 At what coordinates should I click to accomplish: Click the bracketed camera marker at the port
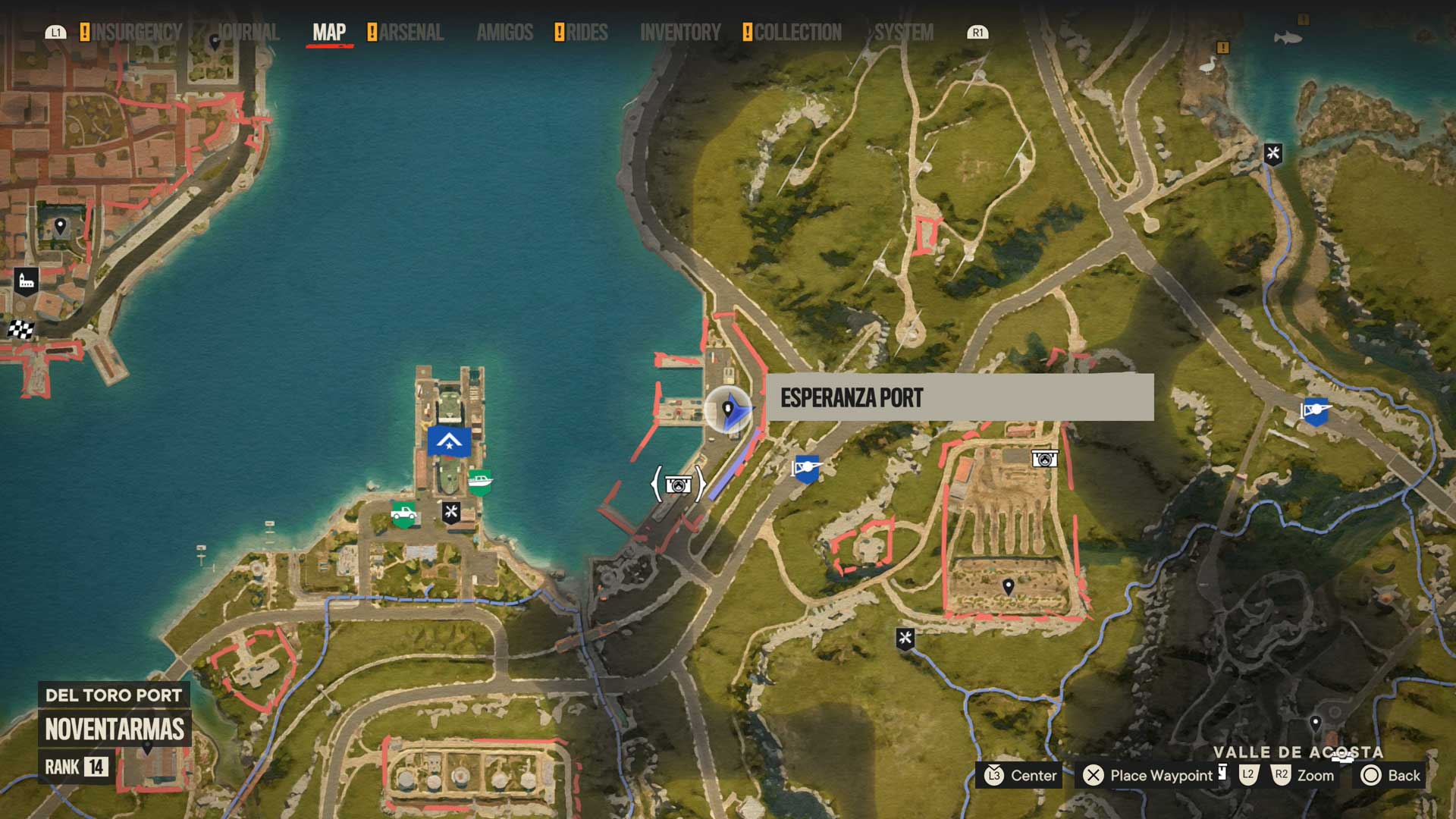678,484
